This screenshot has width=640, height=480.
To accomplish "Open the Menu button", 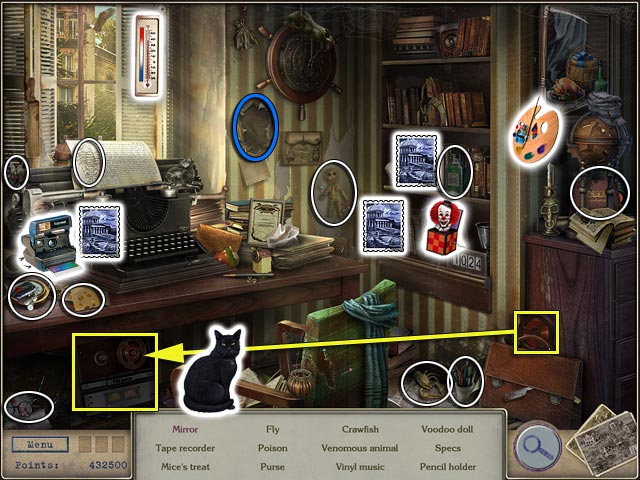I will [x=41, y=445].
